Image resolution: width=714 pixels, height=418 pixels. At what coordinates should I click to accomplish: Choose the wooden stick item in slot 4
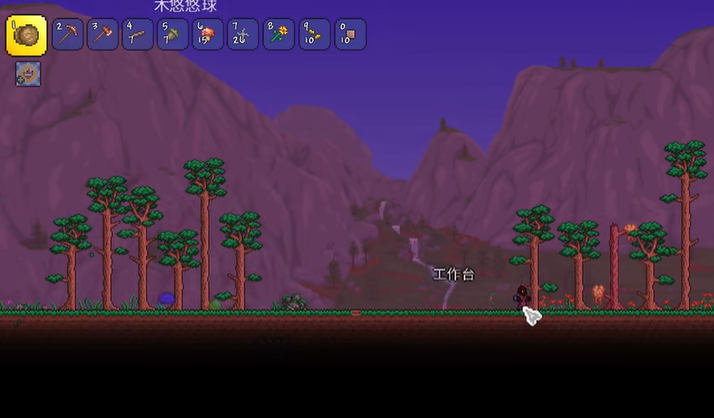coord(138,34)
